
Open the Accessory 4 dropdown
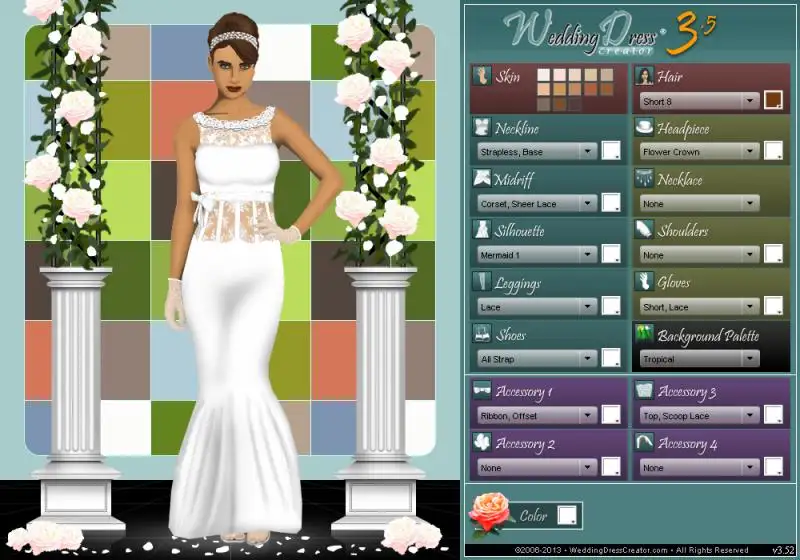699,467
